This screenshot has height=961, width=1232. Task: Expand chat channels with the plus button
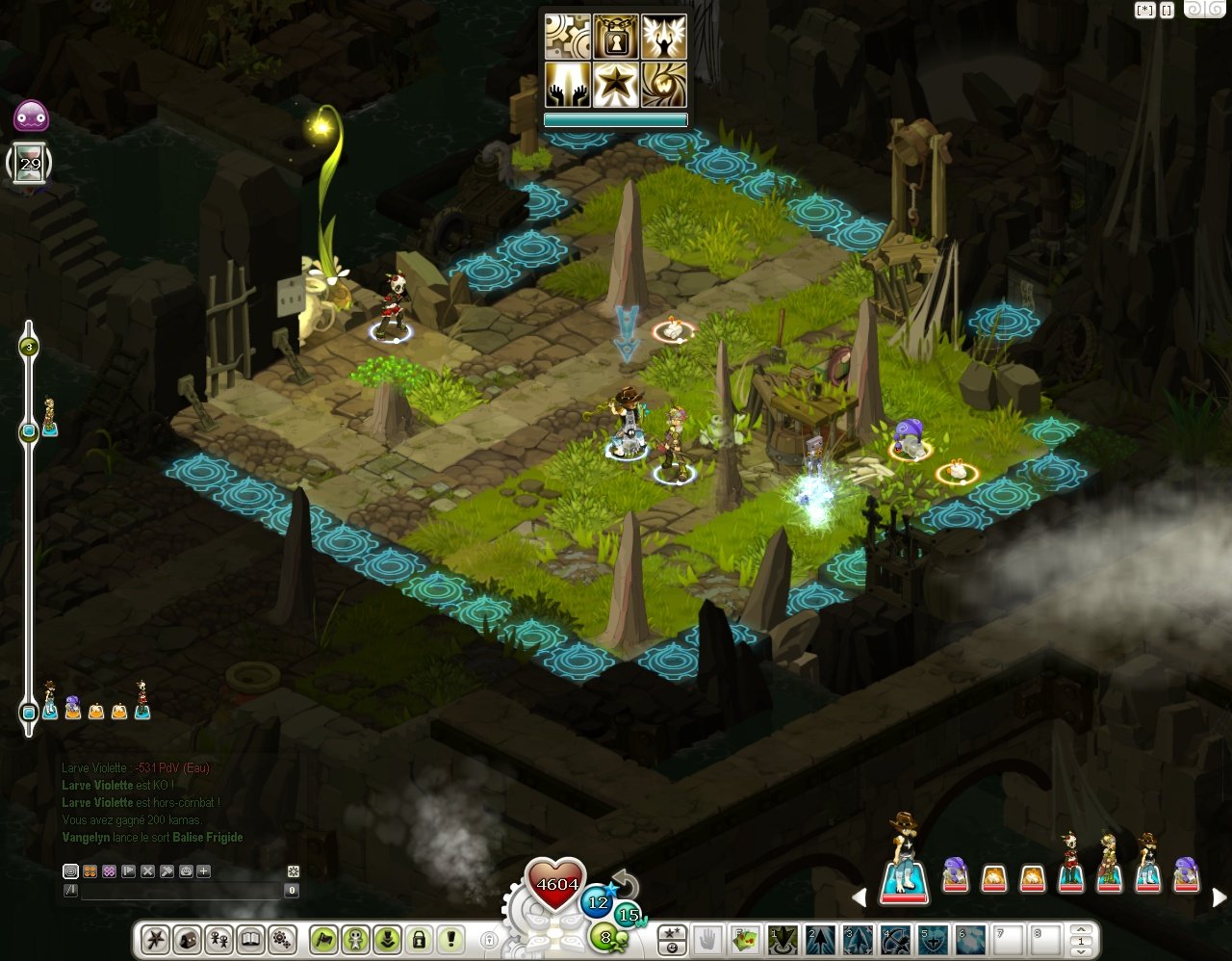[203, 871]
